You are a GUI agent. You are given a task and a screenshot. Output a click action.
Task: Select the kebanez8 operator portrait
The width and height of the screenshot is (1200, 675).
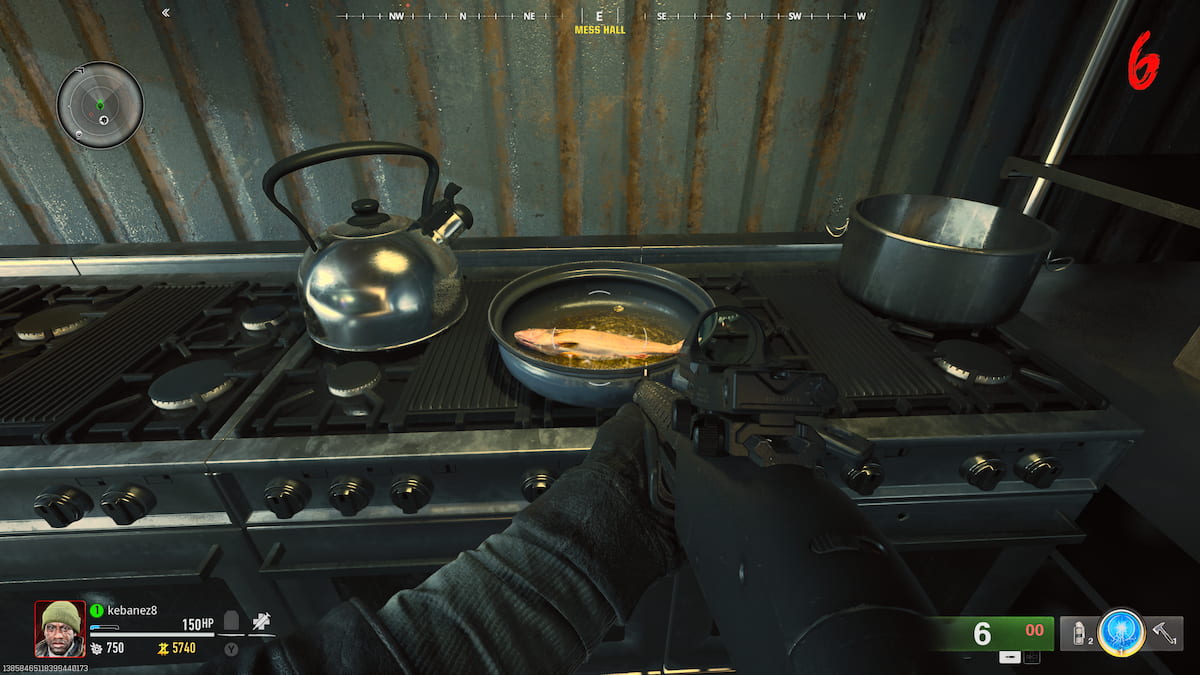(x=59, y=628)
